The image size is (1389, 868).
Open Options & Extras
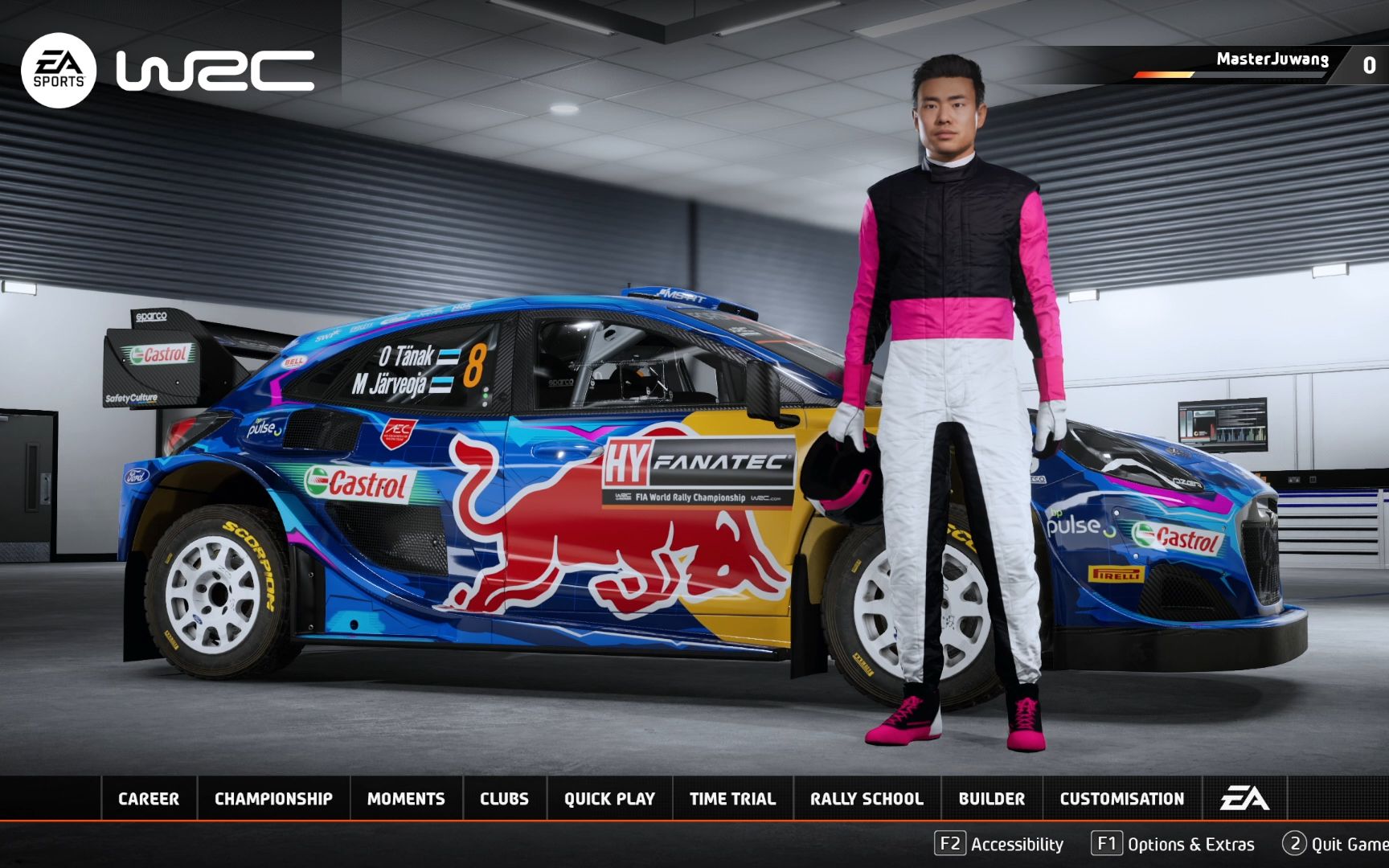pos(1192,845)
